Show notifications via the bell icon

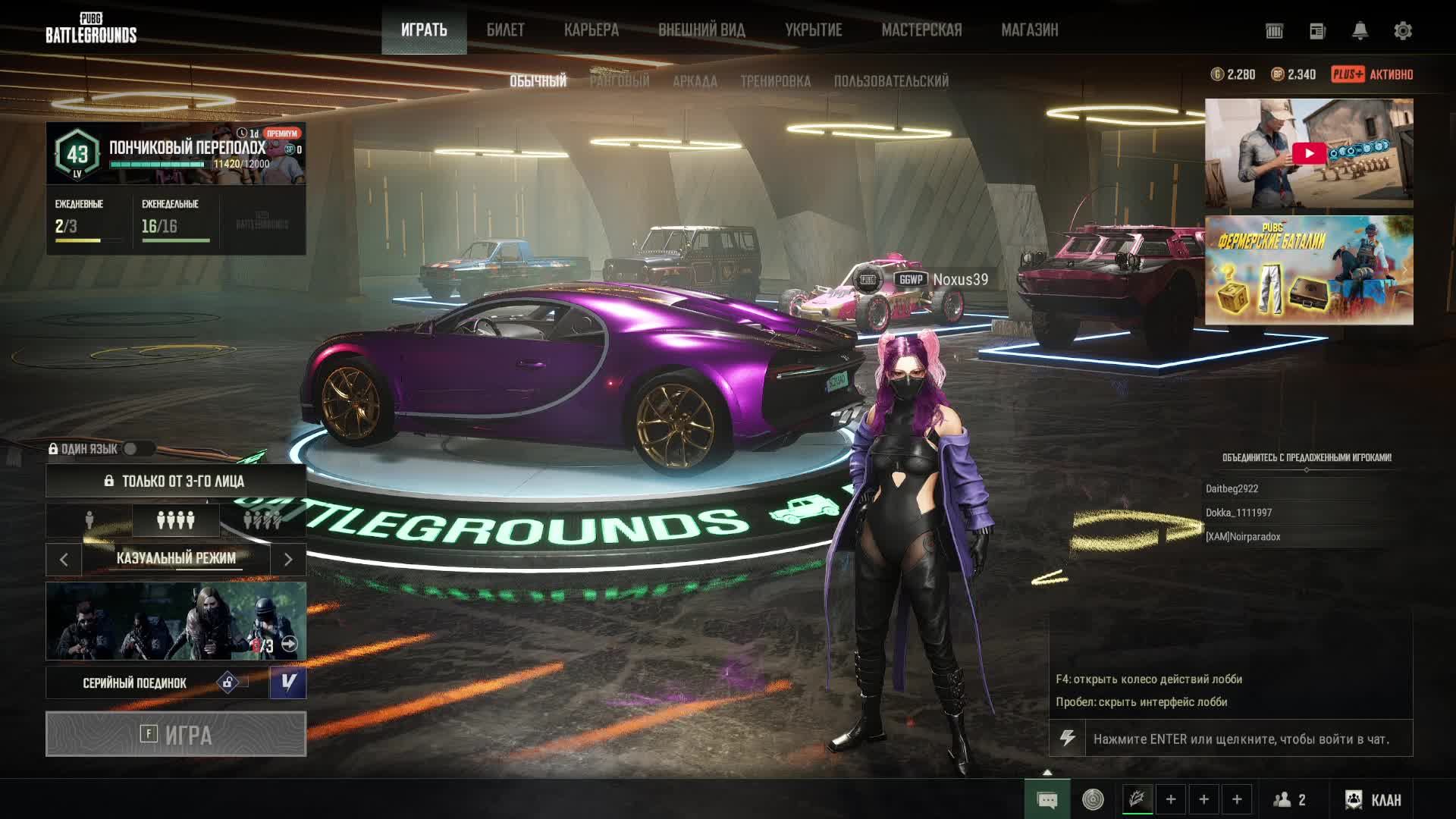[x=1360, y=31]
